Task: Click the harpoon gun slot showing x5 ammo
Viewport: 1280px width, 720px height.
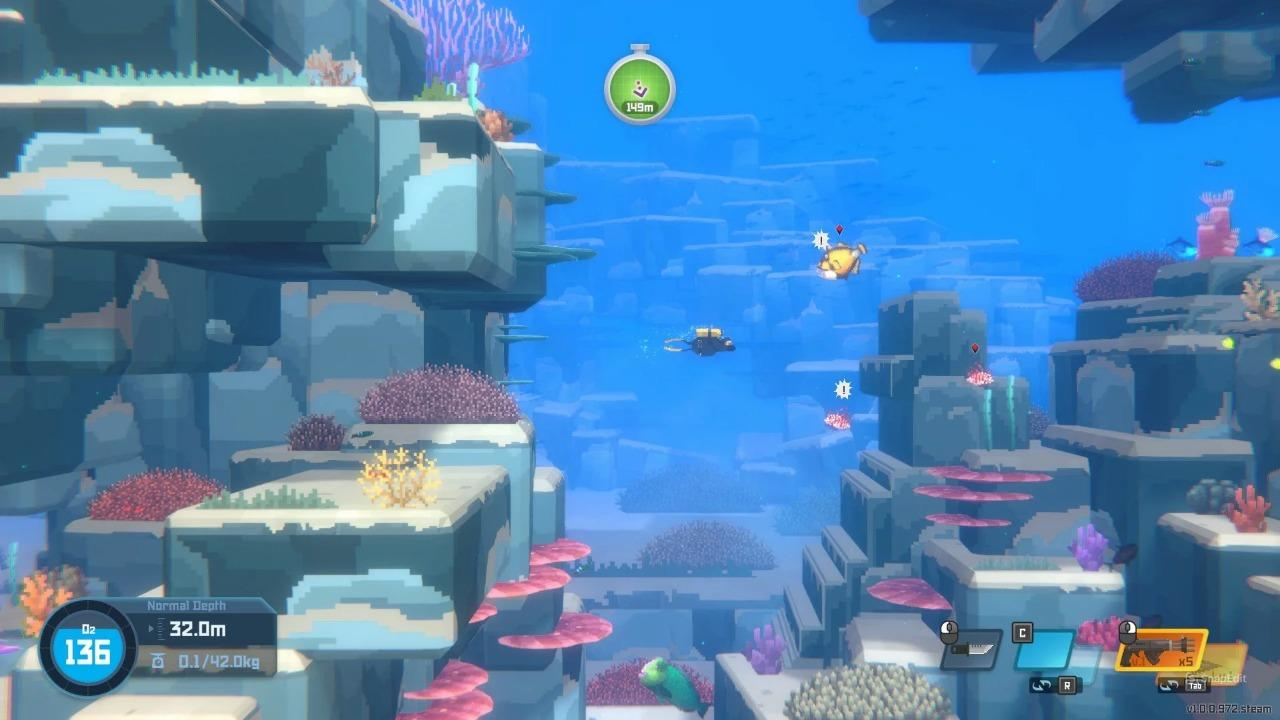Action: pyautogui.click(x=1160, y=650)
